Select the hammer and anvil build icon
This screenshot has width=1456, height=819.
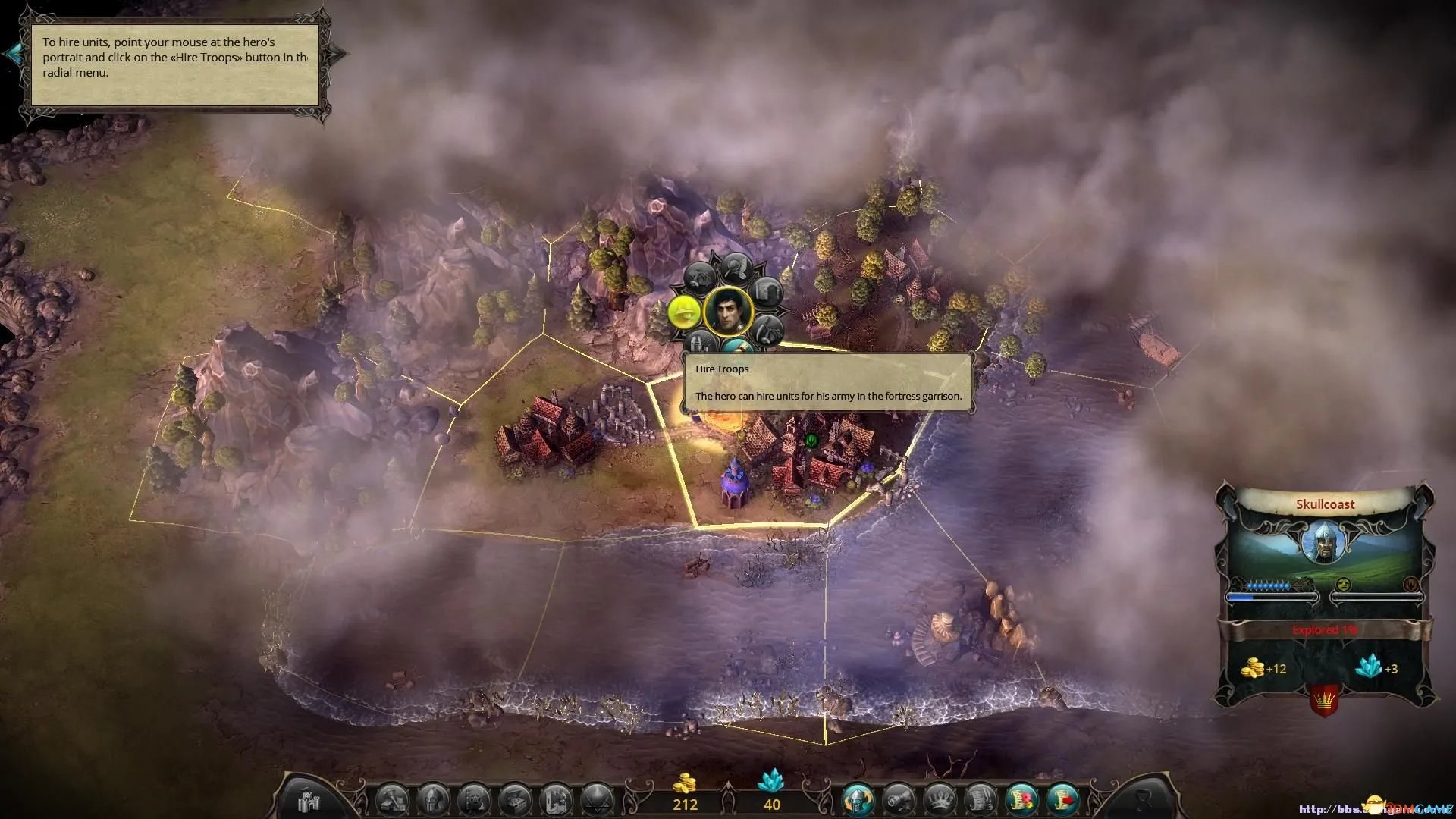coord(393,799)
